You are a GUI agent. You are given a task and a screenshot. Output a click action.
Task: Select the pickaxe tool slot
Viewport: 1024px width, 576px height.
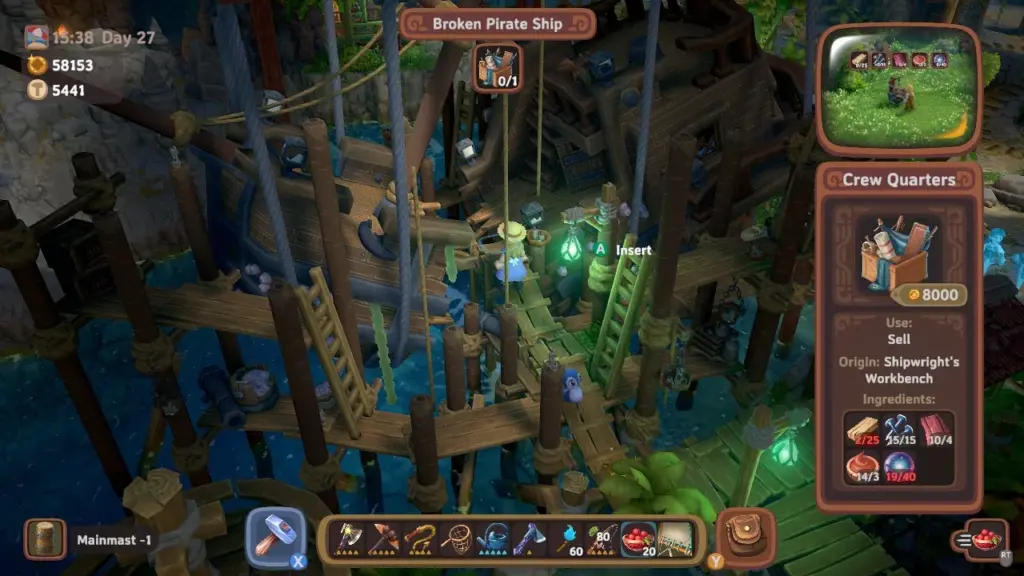(383, 538)
